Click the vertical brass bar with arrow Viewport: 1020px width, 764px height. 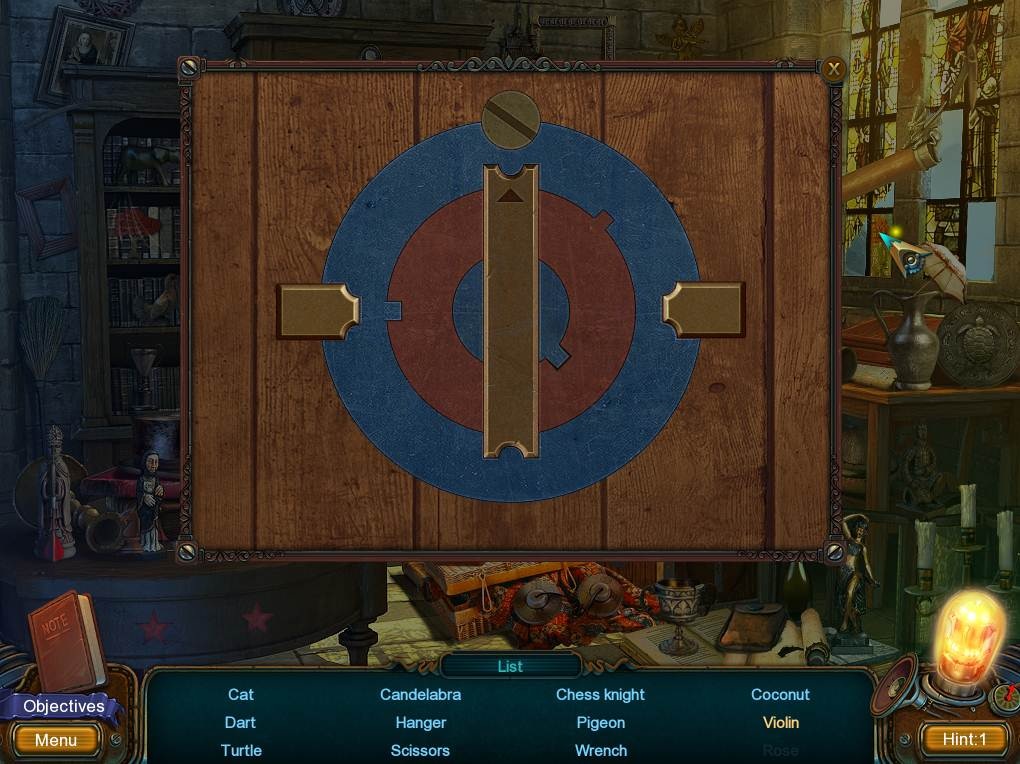pyautogui.click(x=511, y=311)
